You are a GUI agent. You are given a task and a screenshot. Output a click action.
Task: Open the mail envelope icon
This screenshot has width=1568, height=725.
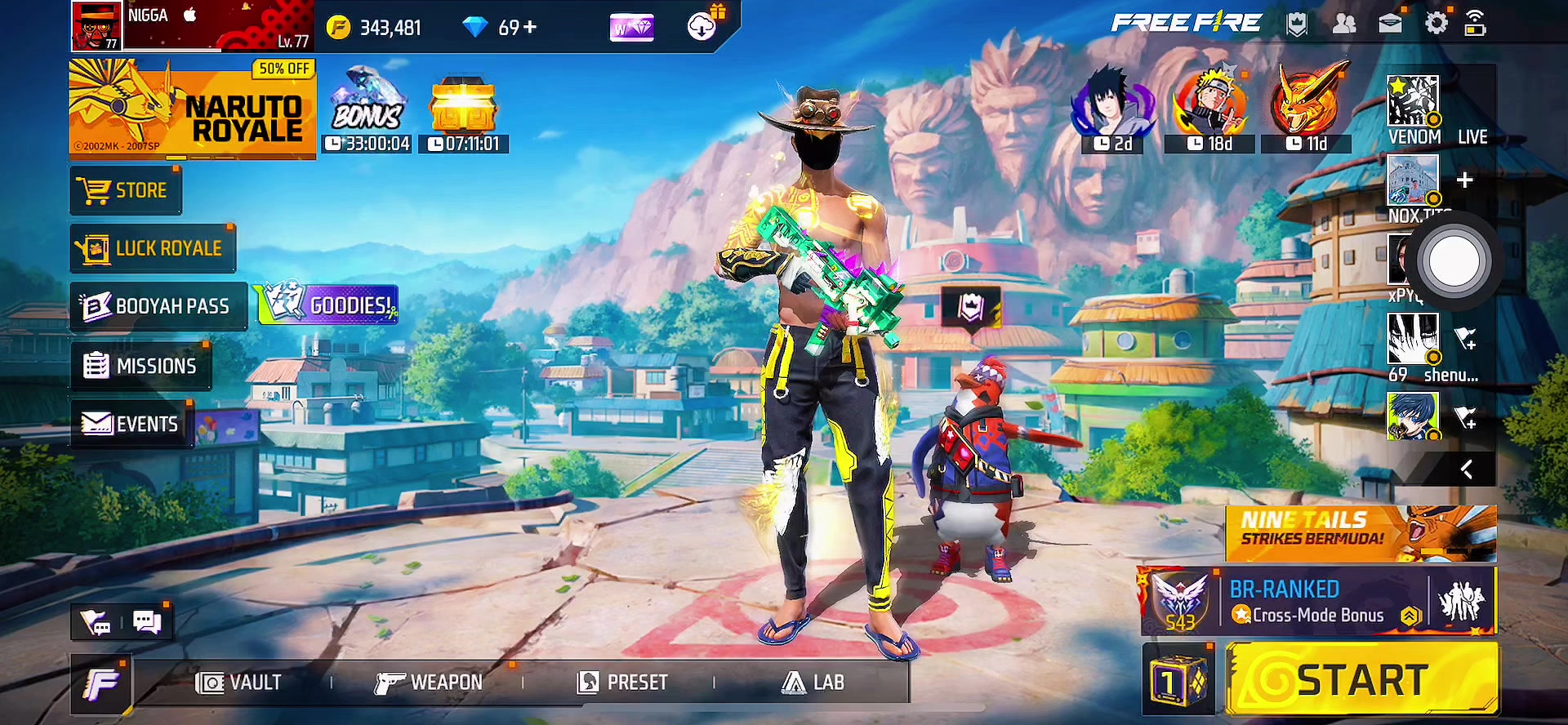(x=1390, y=24)
